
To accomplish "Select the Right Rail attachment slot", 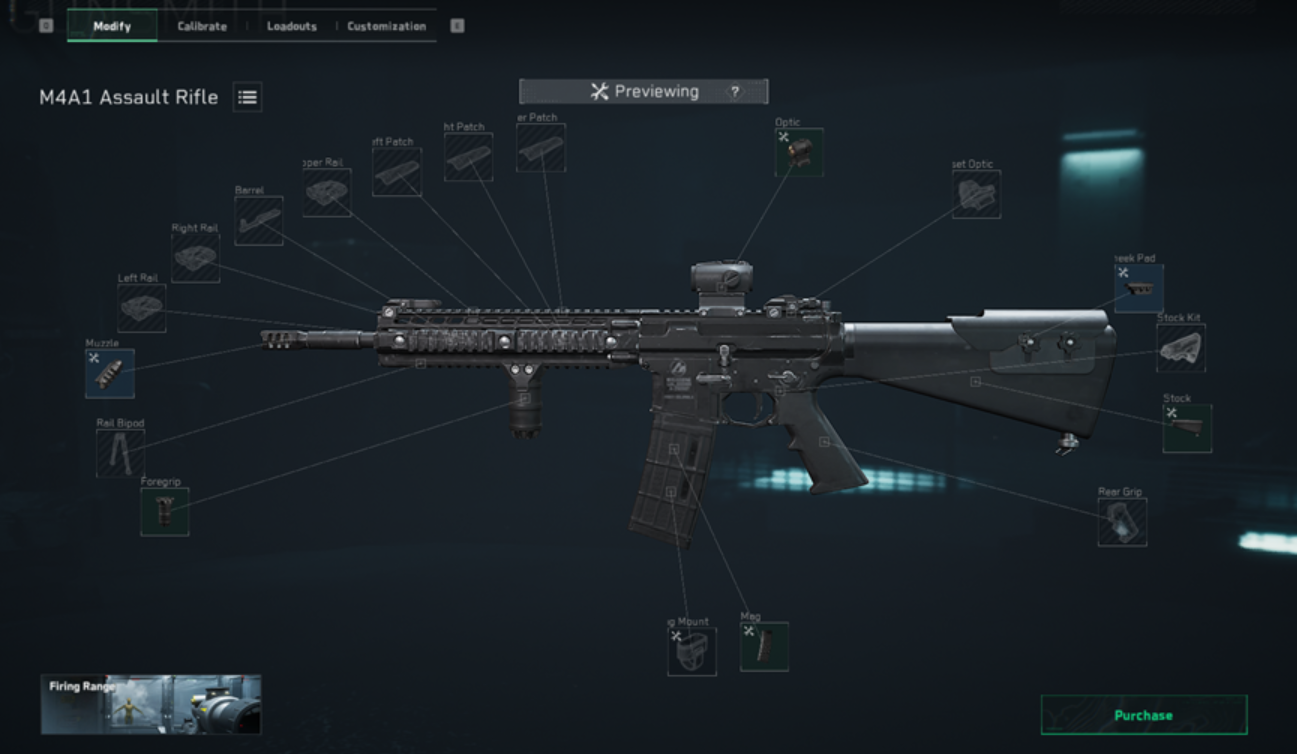I will tap(195, 258).
